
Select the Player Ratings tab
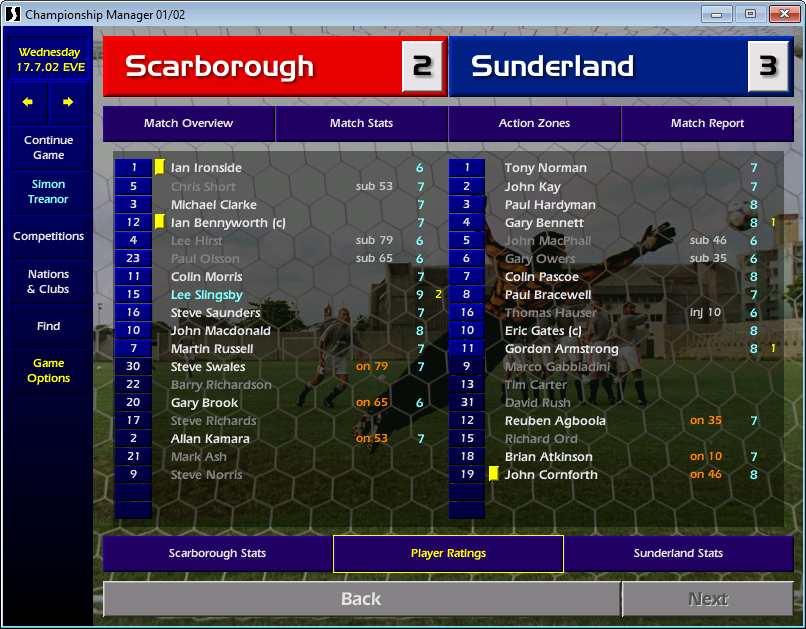[x=448, y=553]
